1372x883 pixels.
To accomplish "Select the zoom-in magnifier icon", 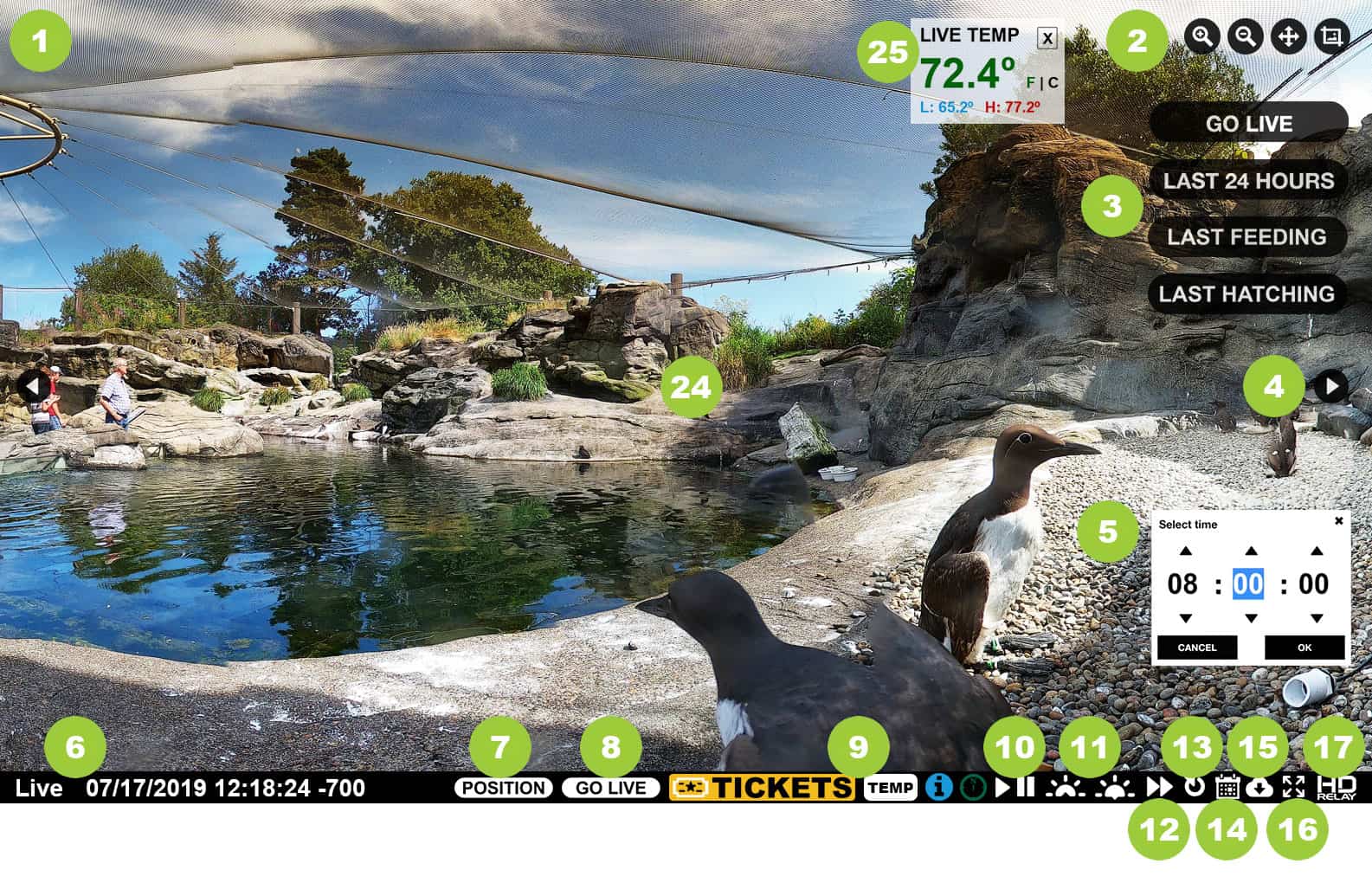I will 1201,36.
